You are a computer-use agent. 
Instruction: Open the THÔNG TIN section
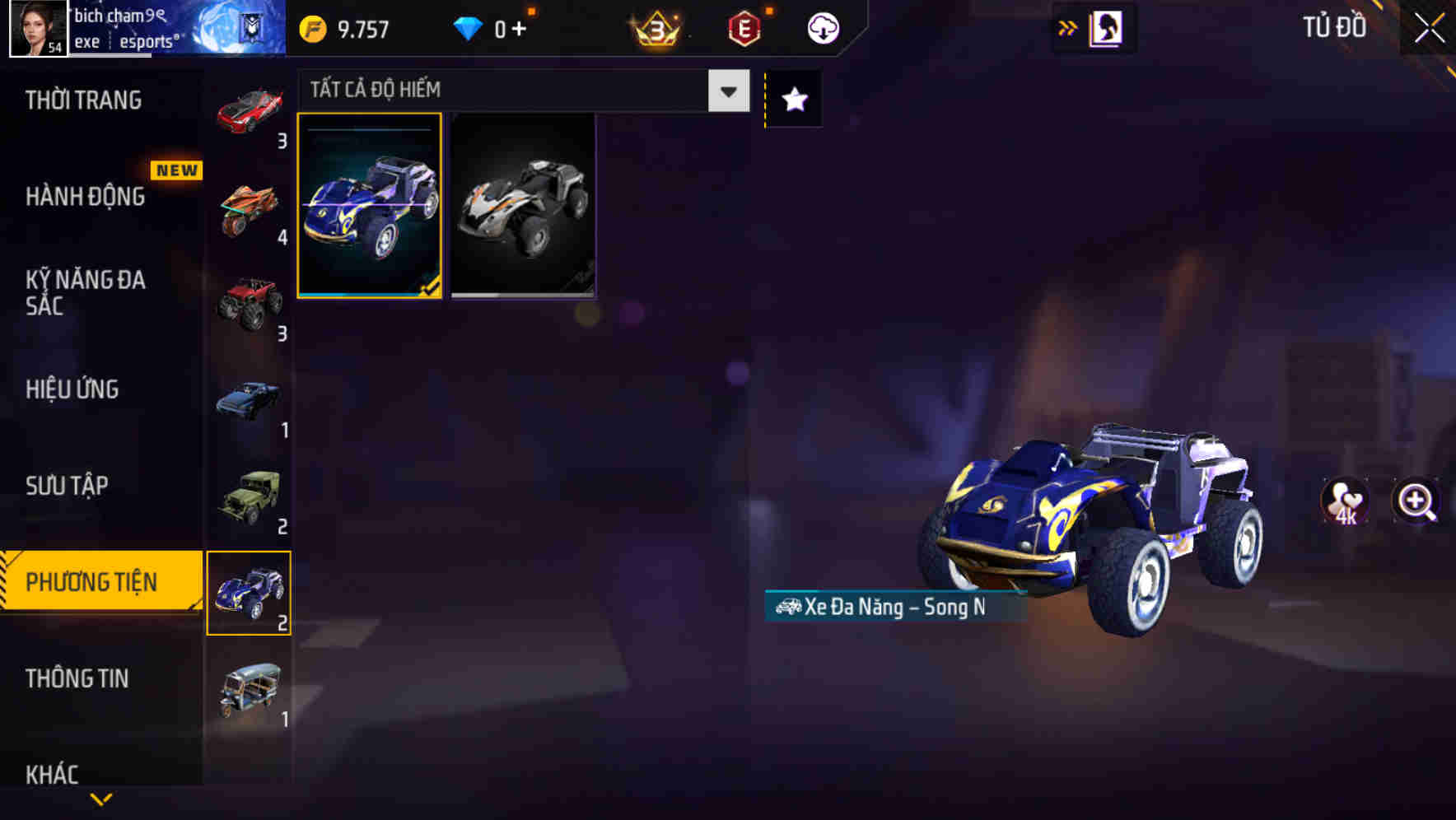[x=78, y=679]
